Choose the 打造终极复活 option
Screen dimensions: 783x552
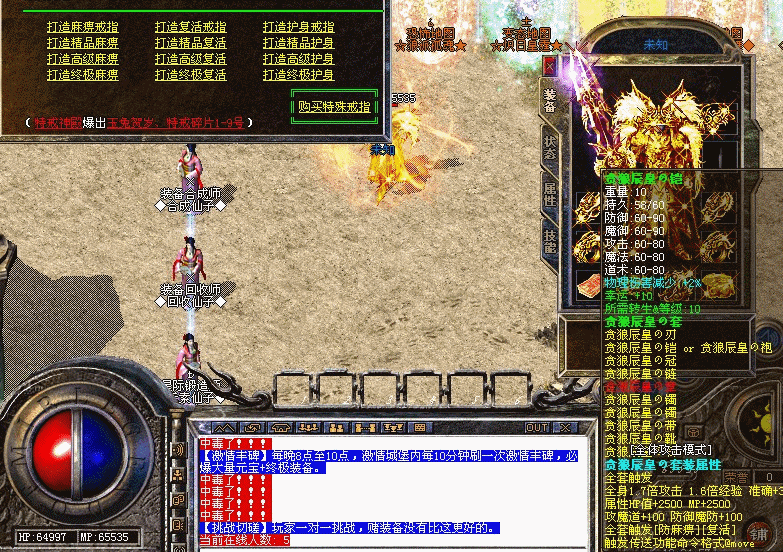pyautogui.click(x=190, y=75)
